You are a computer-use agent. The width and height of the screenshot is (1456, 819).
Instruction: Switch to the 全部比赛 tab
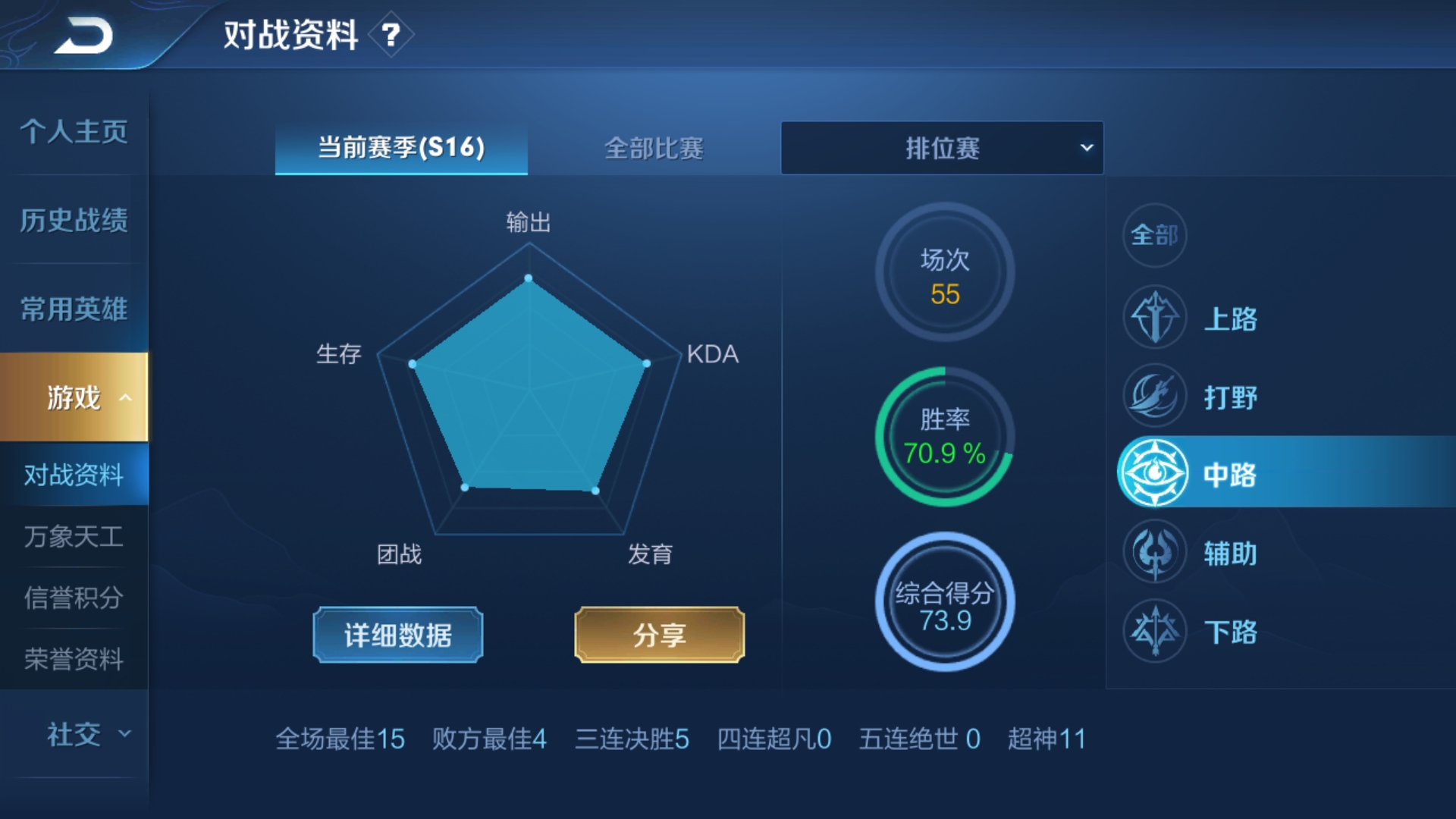[654, 149]
